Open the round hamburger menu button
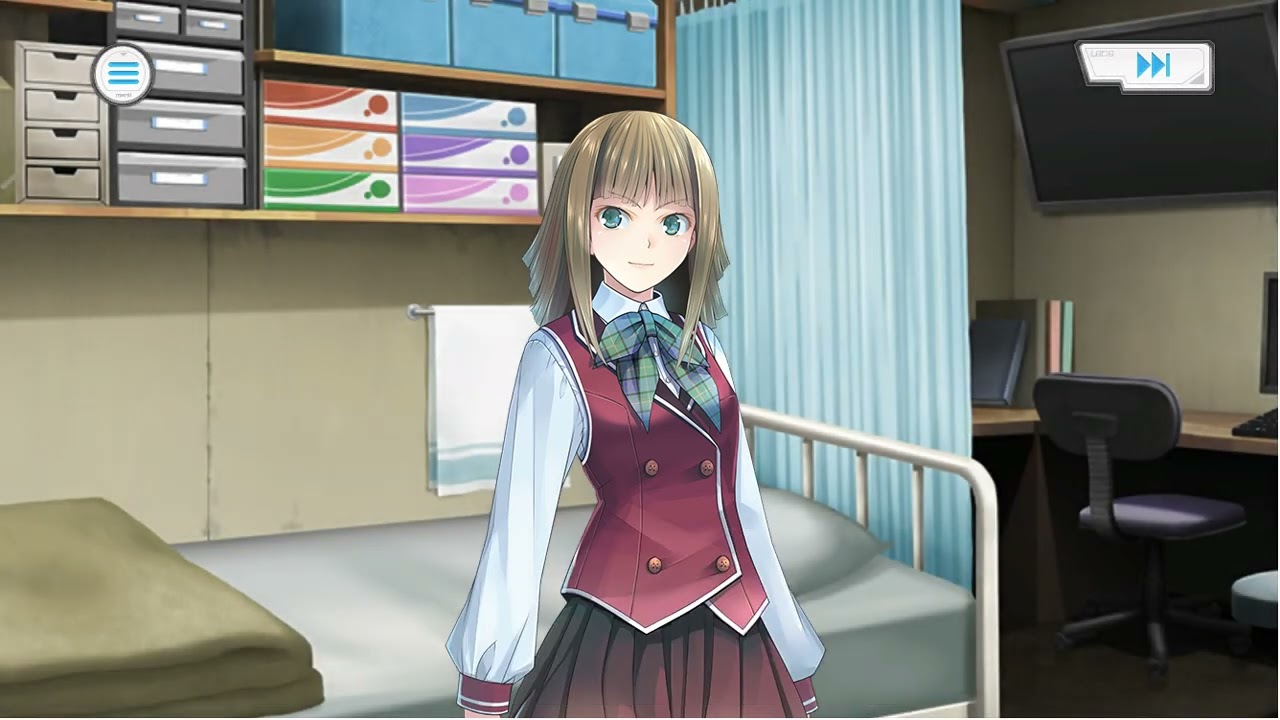The width and height of the screenshot is (1280, 720). (122, 73)
